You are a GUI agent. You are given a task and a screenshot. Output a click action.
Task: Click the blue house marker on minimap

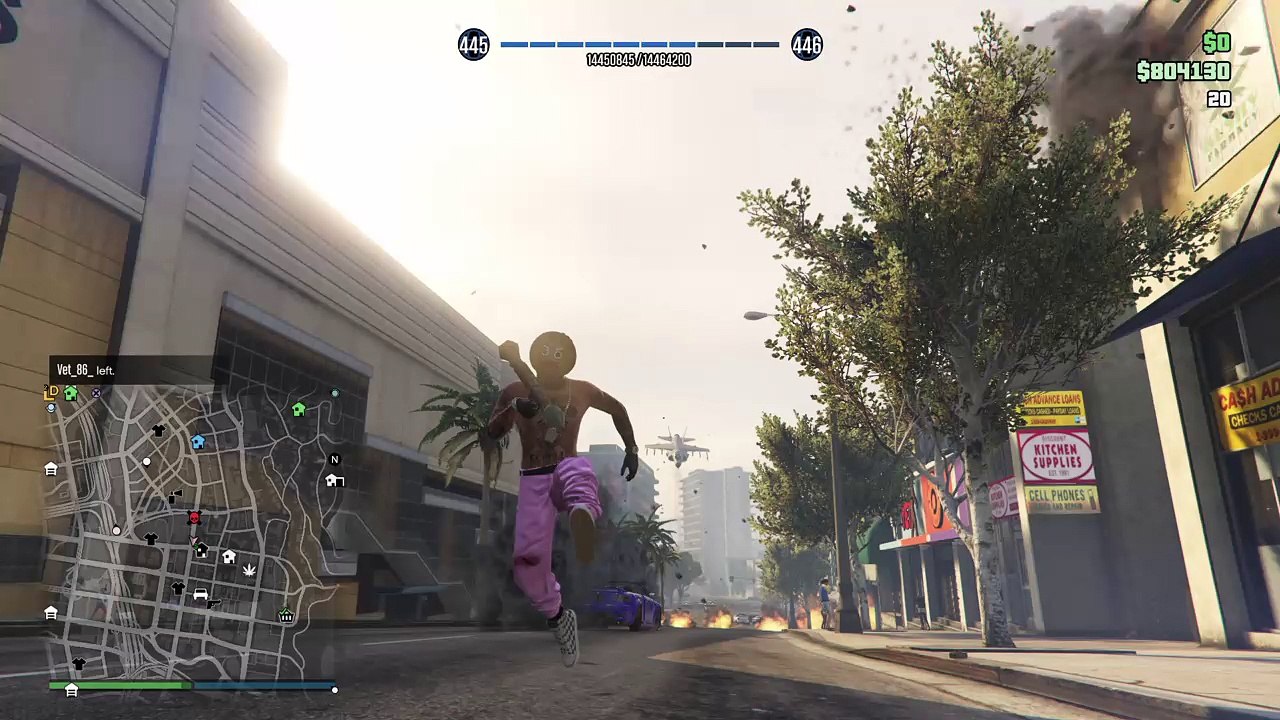pyautogui.click(x=198, y=442)
